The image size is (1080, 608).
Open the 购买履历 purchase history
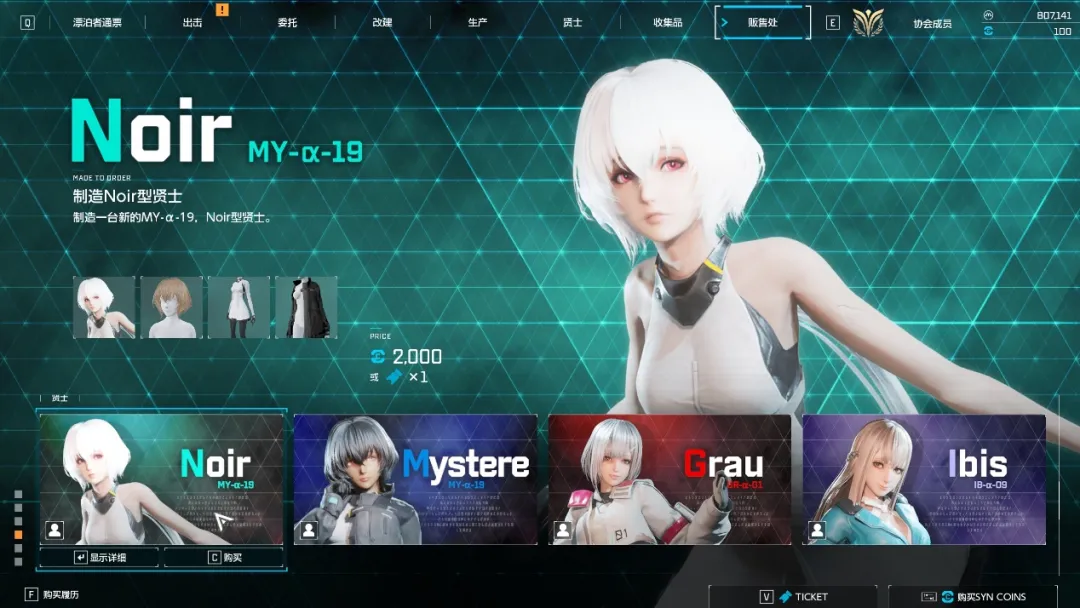(60, 595)
